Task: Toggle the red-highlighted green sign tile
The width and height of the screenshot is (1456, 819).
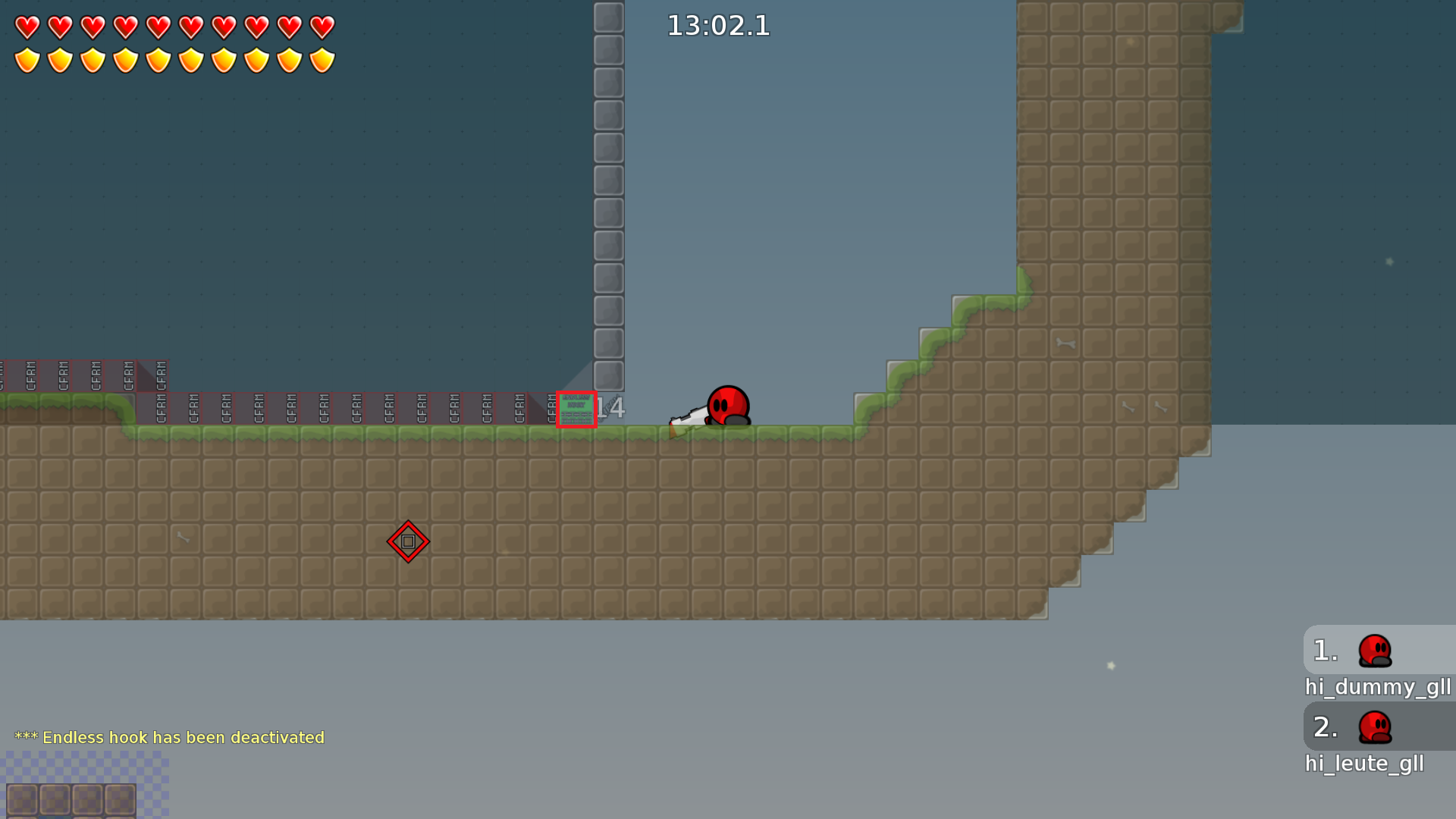Action: pos(576,409)
